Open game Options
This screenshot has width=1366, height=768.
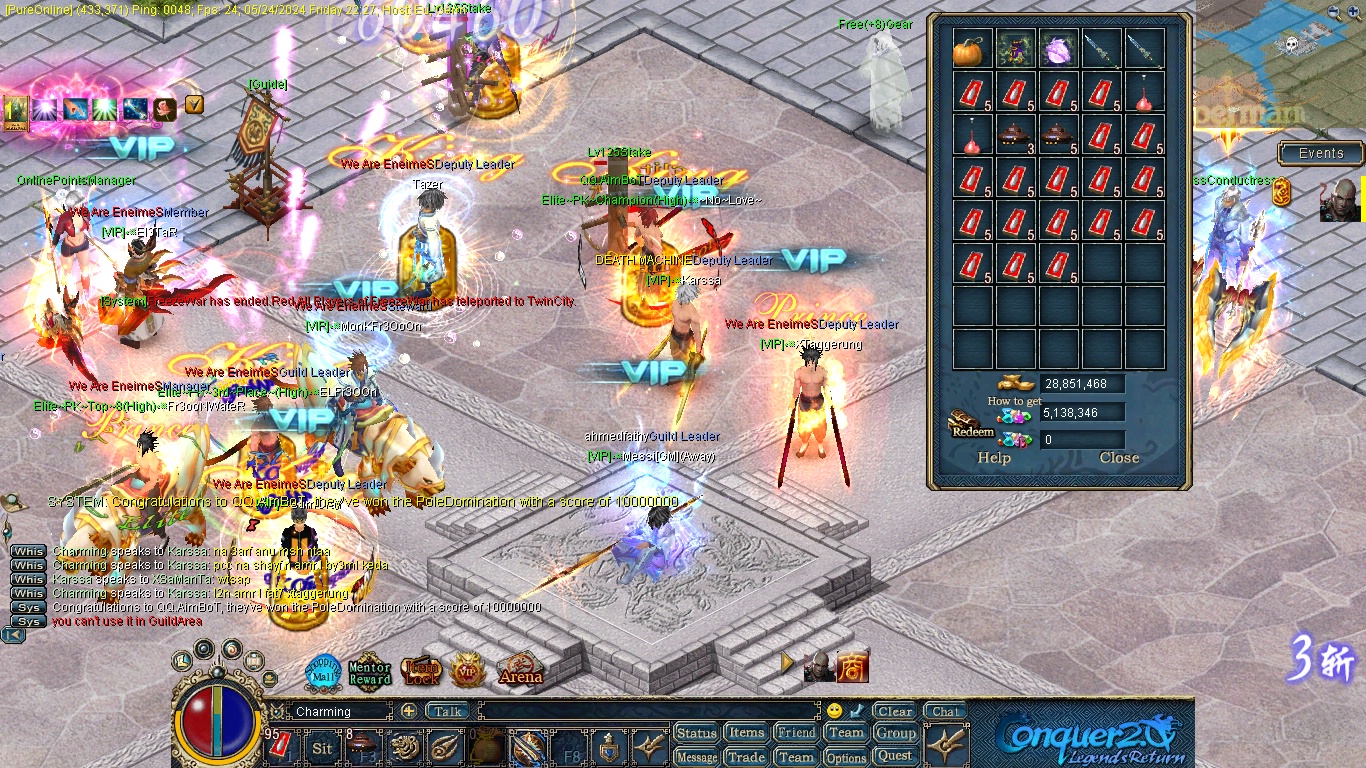click(x=846, y=757)
